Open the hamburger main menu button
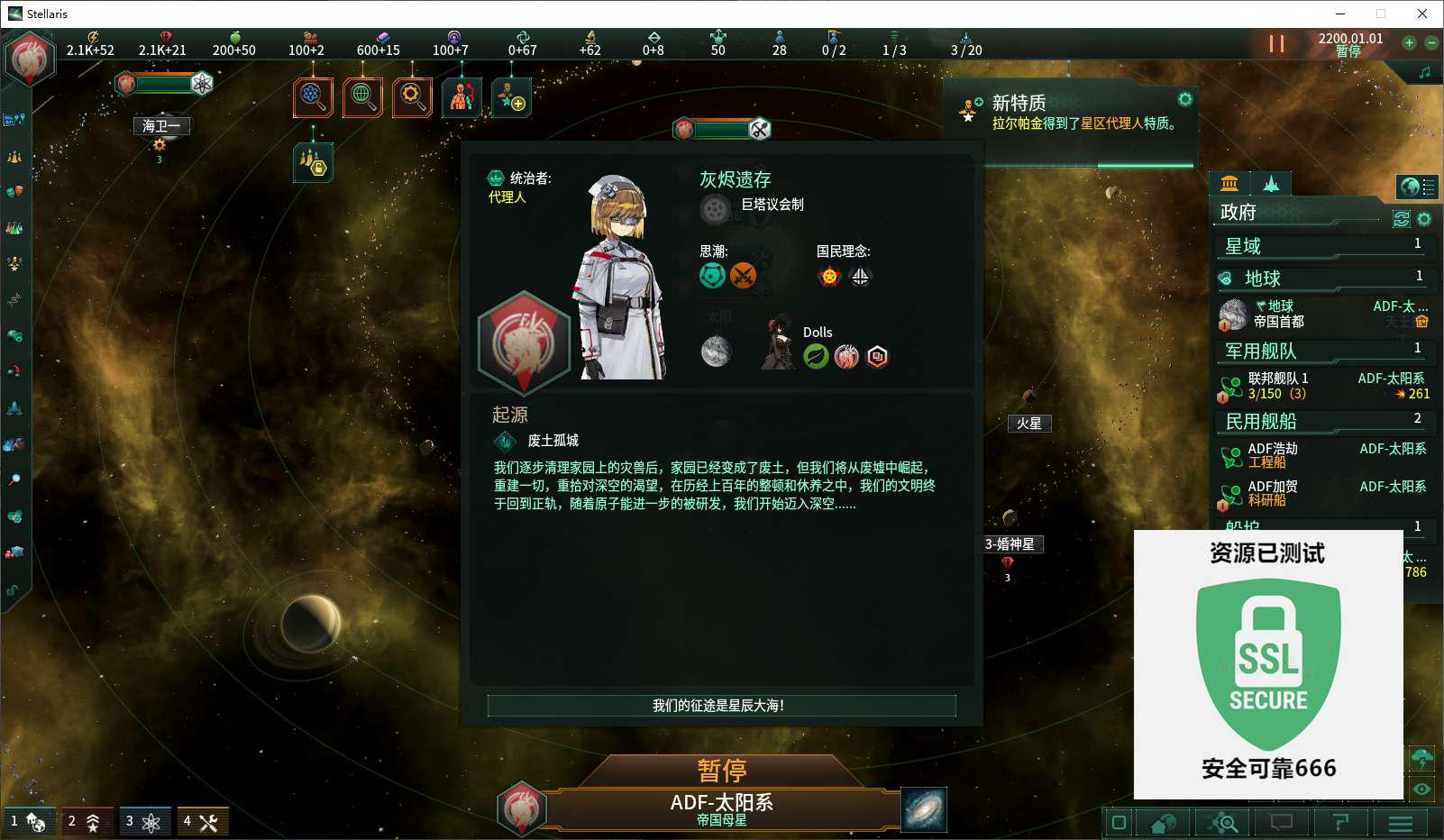The height and width of the screenshot is (840, 1444). [1400, 822]
